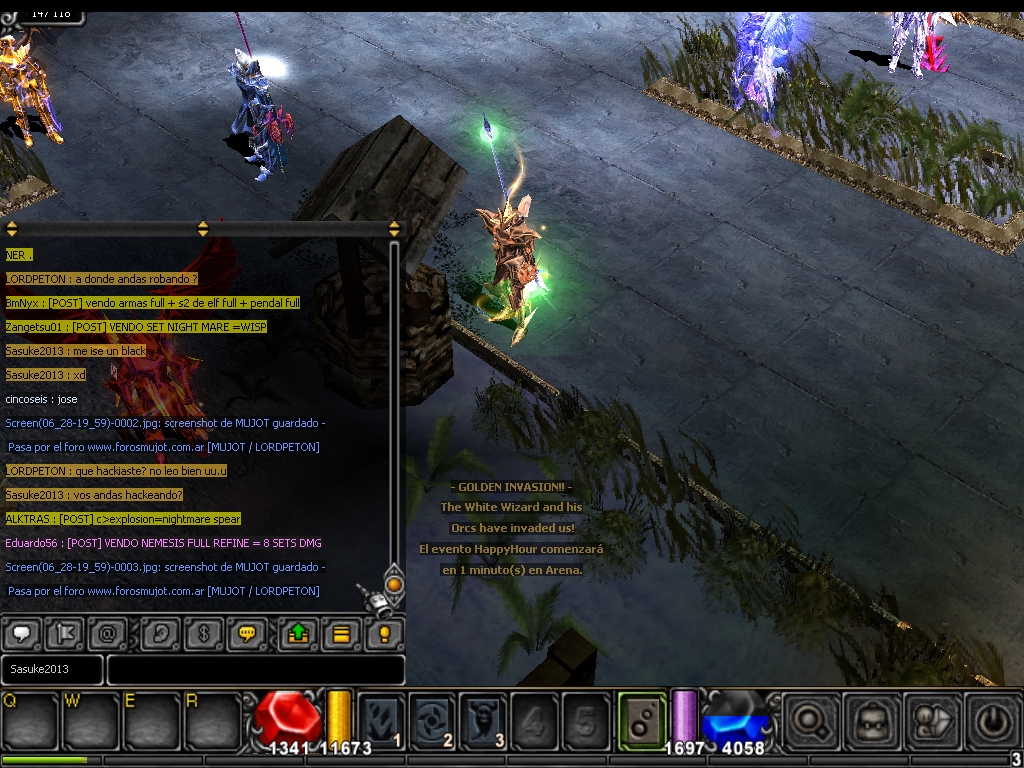
Task: Select the white speech bubble chat button
Action: (22, 633)
